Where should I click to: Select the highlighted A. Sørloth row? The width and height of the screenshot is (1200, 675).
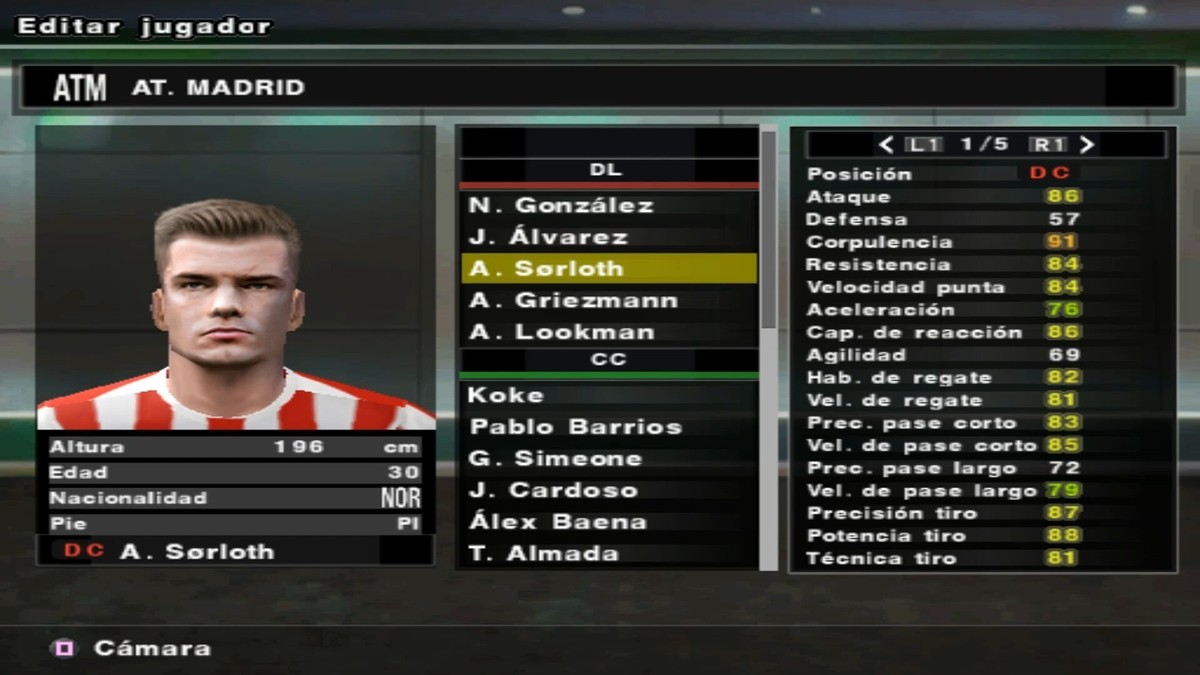pos(608,269)
